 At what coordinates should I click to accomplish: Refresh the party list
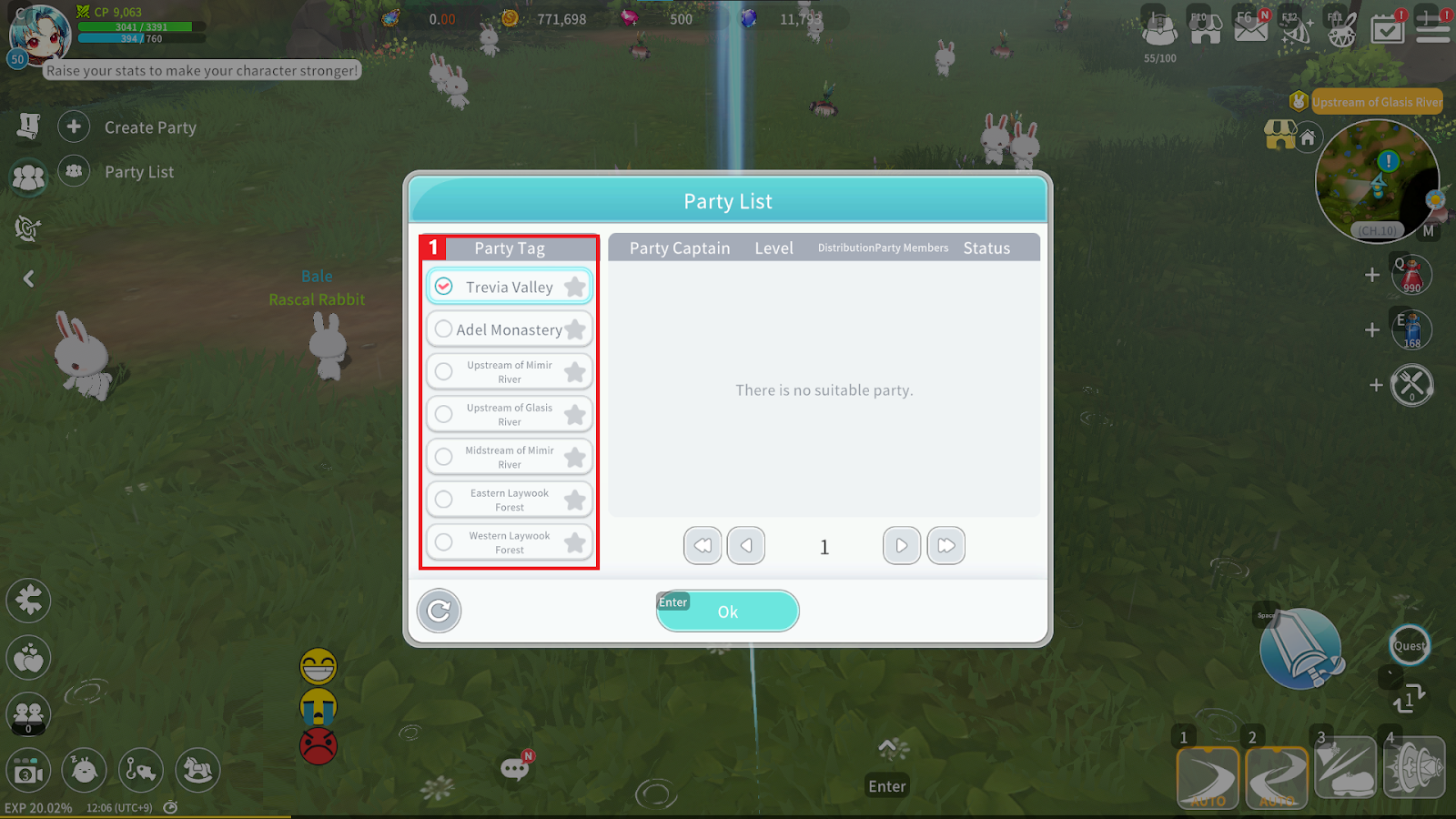(439, 611)
